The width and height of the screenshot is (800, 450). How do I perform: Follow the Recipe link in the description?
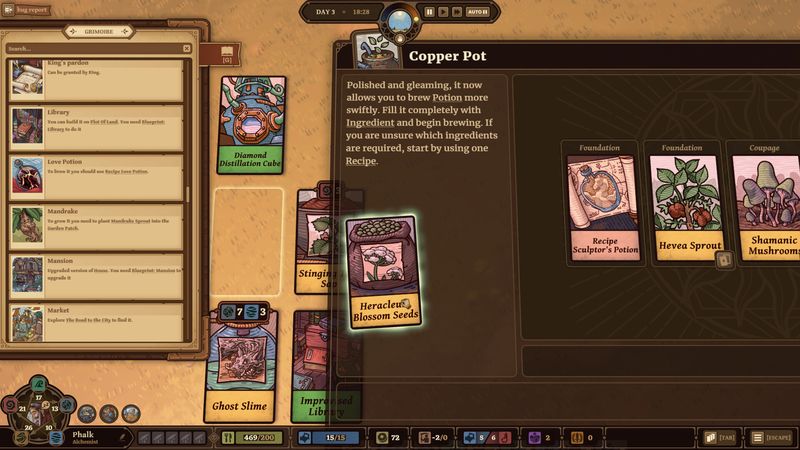pos(361,160)
